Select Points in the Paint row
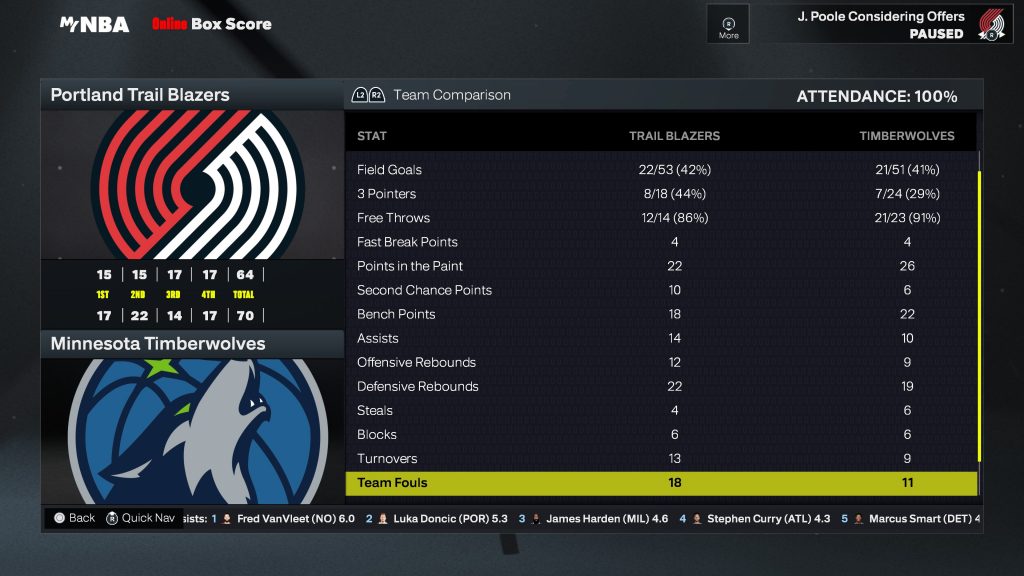 [660, 266]
